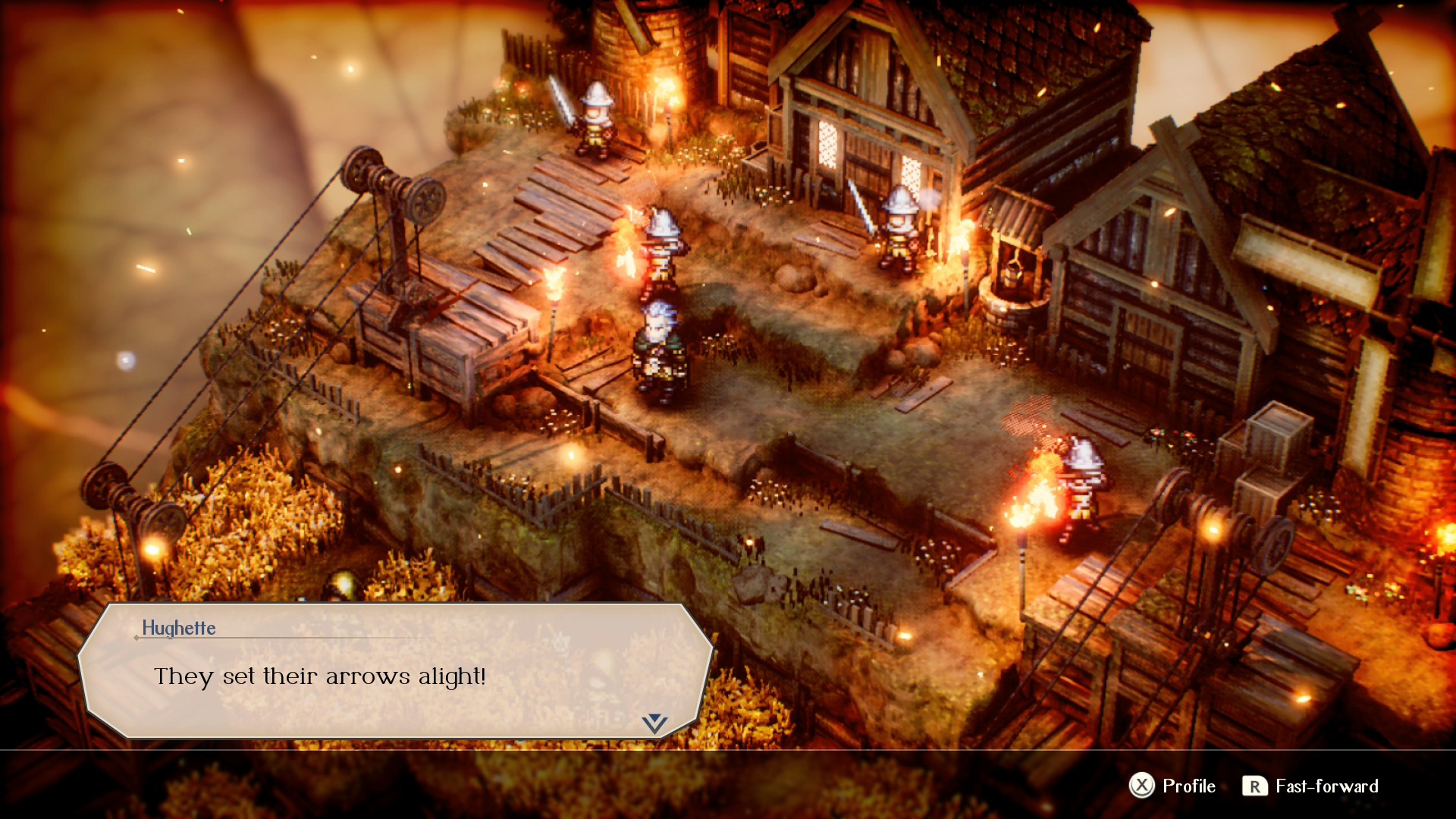The image size is (1456, 819).
Task: Select the Hughette name label
Action: [180, 628]
